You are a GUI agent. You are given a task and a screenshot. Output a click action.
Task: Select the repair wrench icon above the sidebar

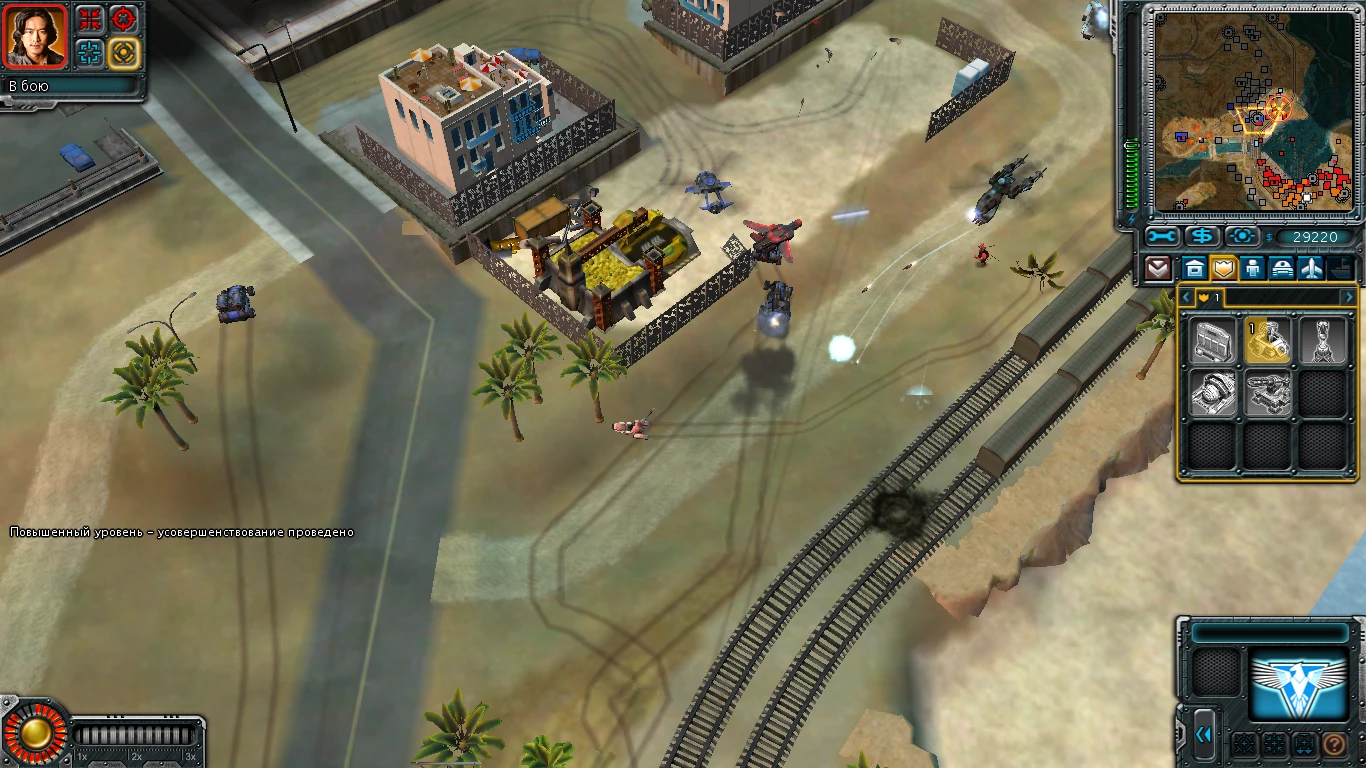click(1160, 236)
